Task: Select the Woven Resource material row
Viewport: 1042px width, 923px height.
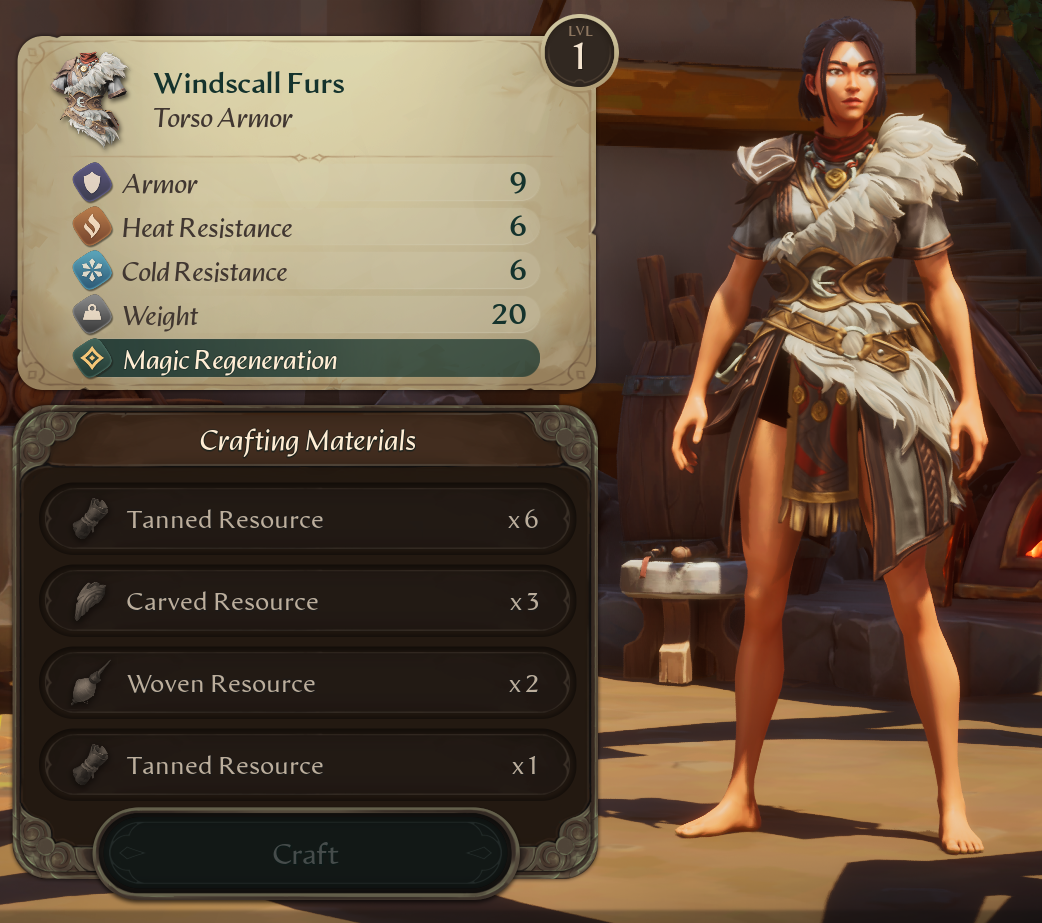Action: (x=307, y=684)
